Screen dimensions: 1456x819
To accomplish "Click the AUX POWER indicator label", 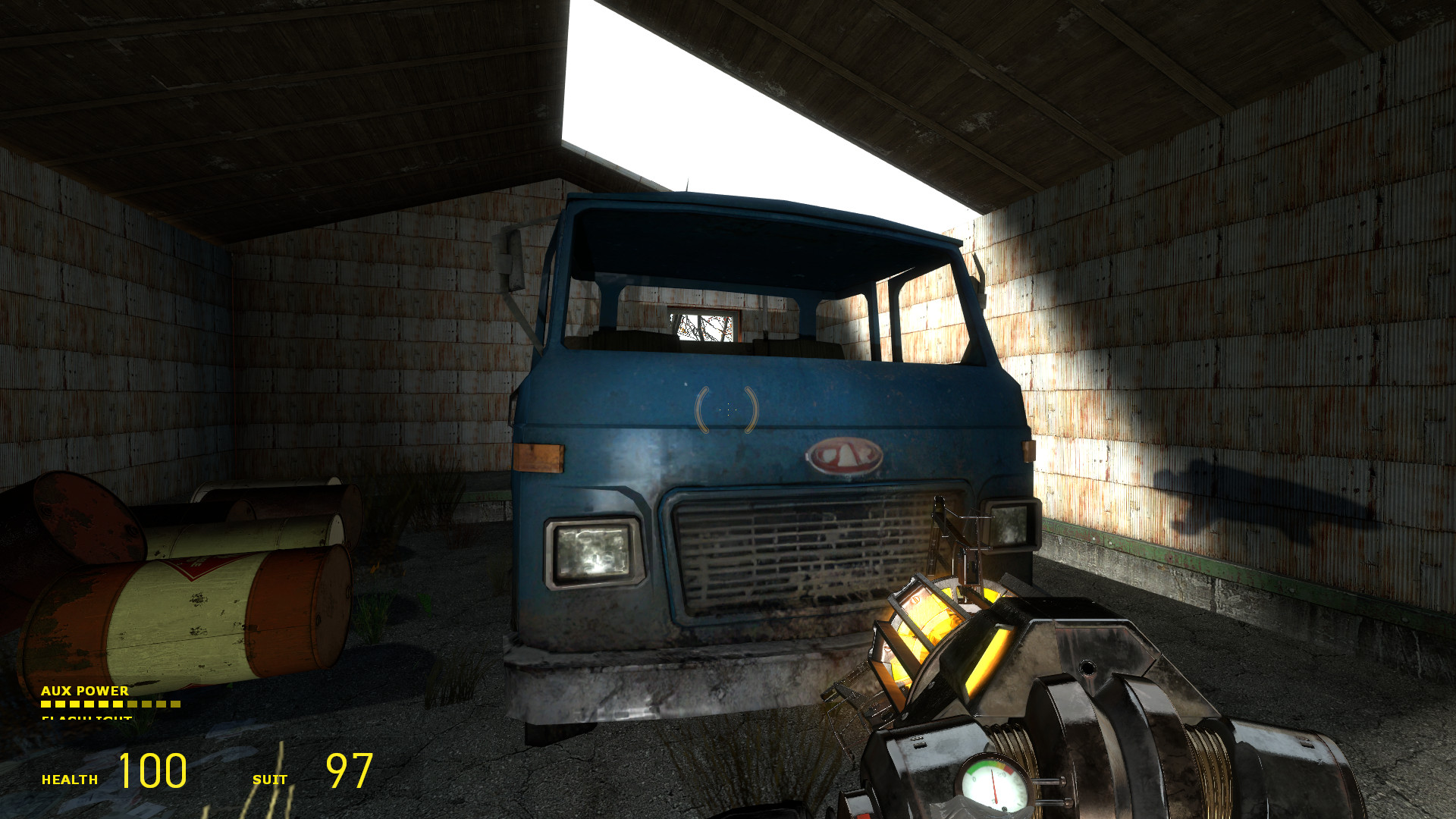I will [83, 692].
